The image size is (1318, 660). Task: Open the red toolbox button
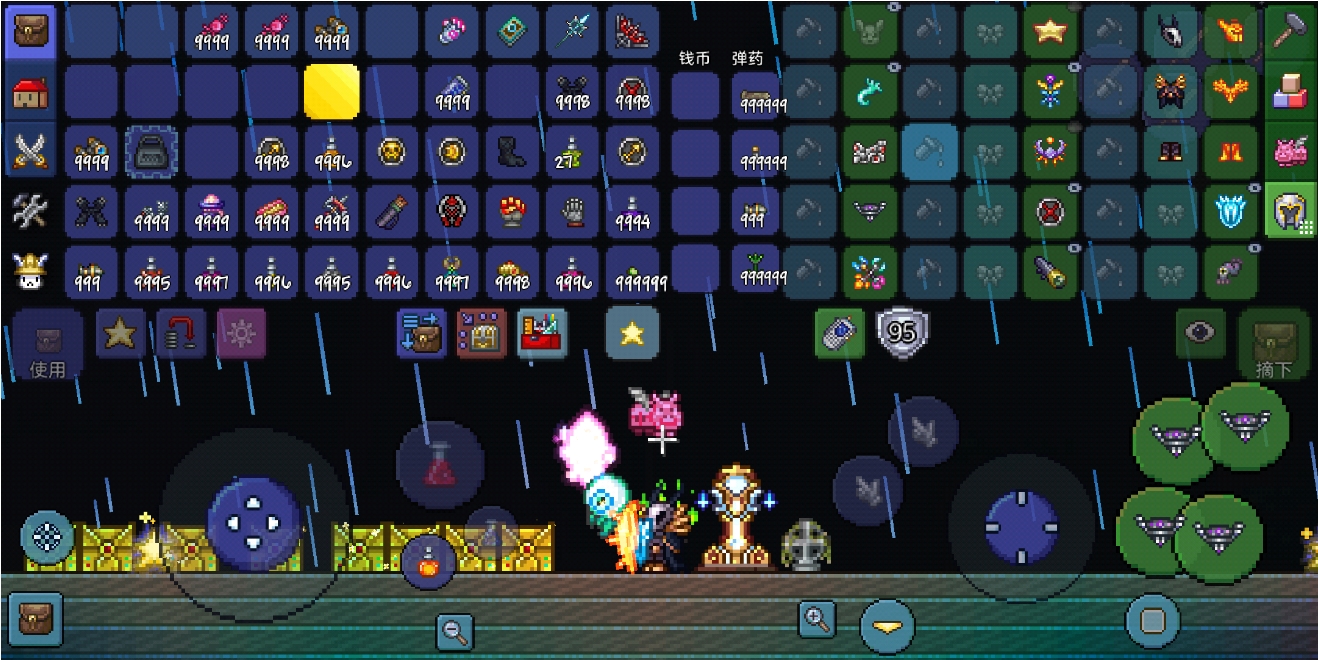[x=542, y=333]
